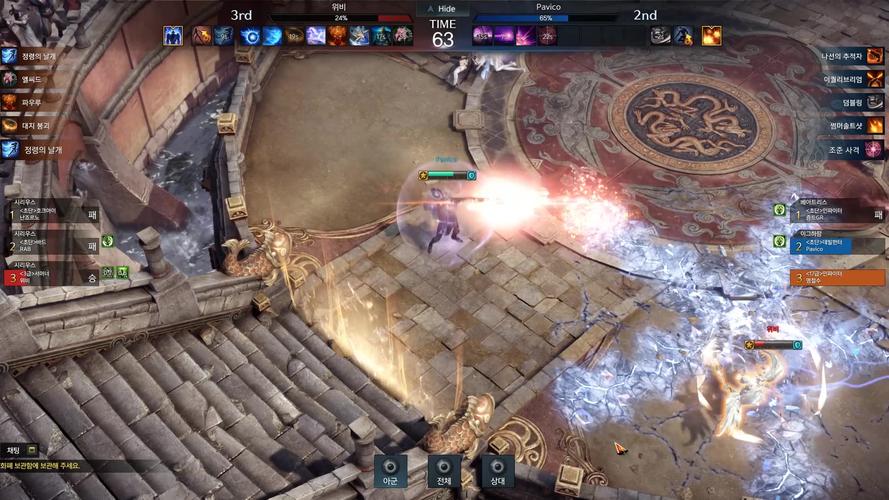Select the 나선의 추적자 skill entry
The image size is (889, 500).
coord(852,56)
